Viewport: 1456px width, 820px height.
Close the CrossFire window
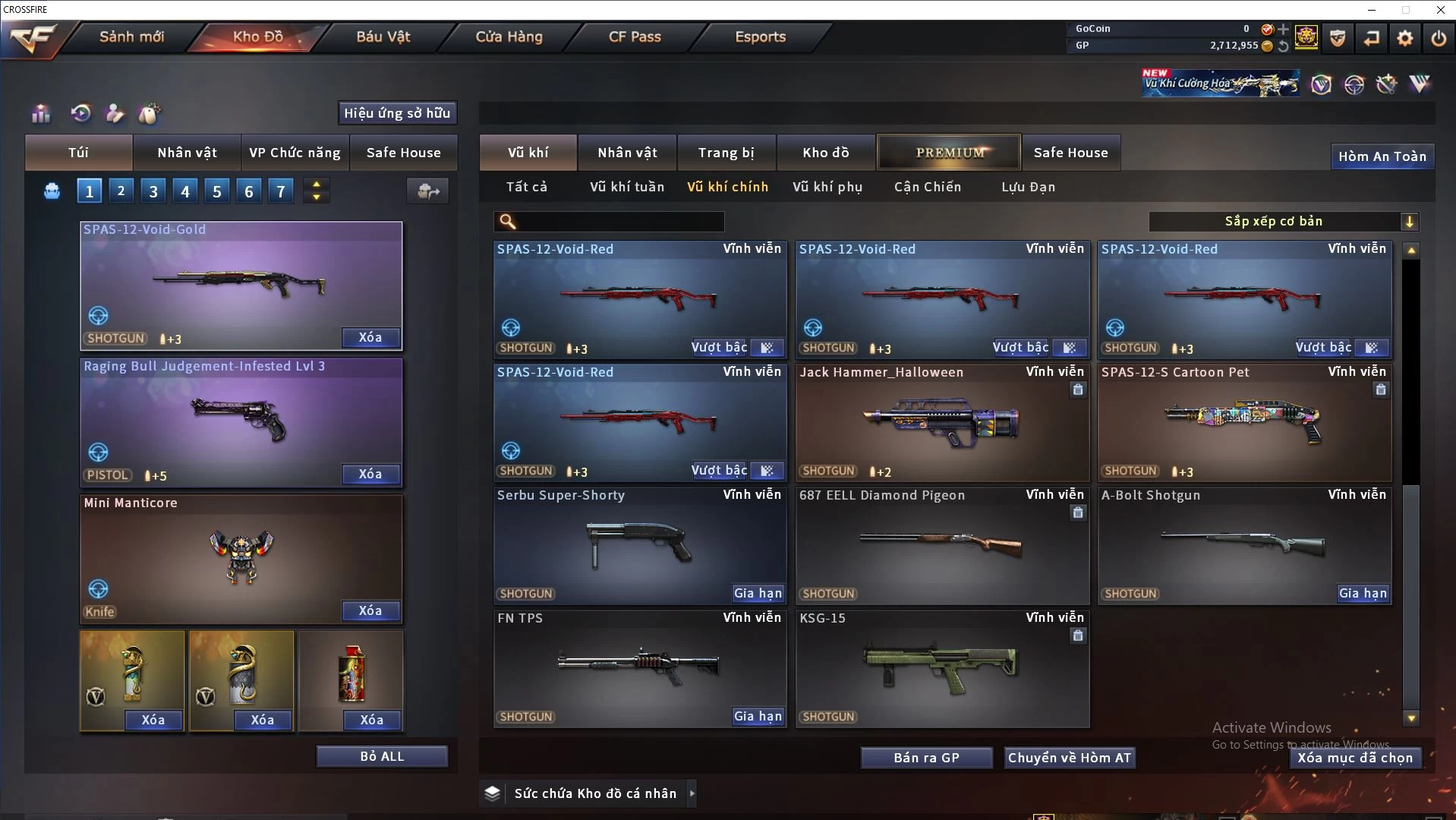1440,10
